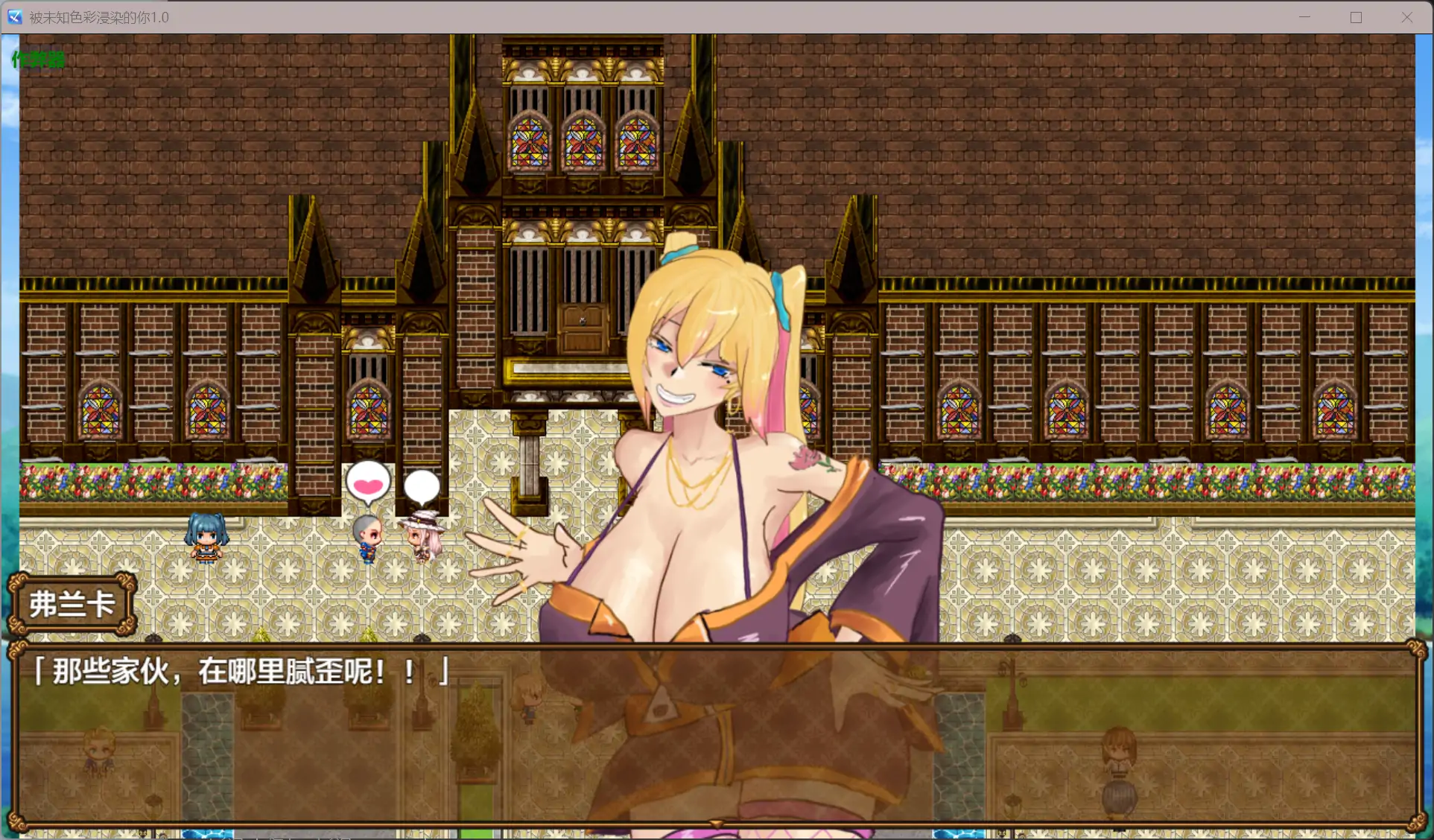
Task: Open the 作弊器 cheat tool overlay
Action: [x=37, y=59]
